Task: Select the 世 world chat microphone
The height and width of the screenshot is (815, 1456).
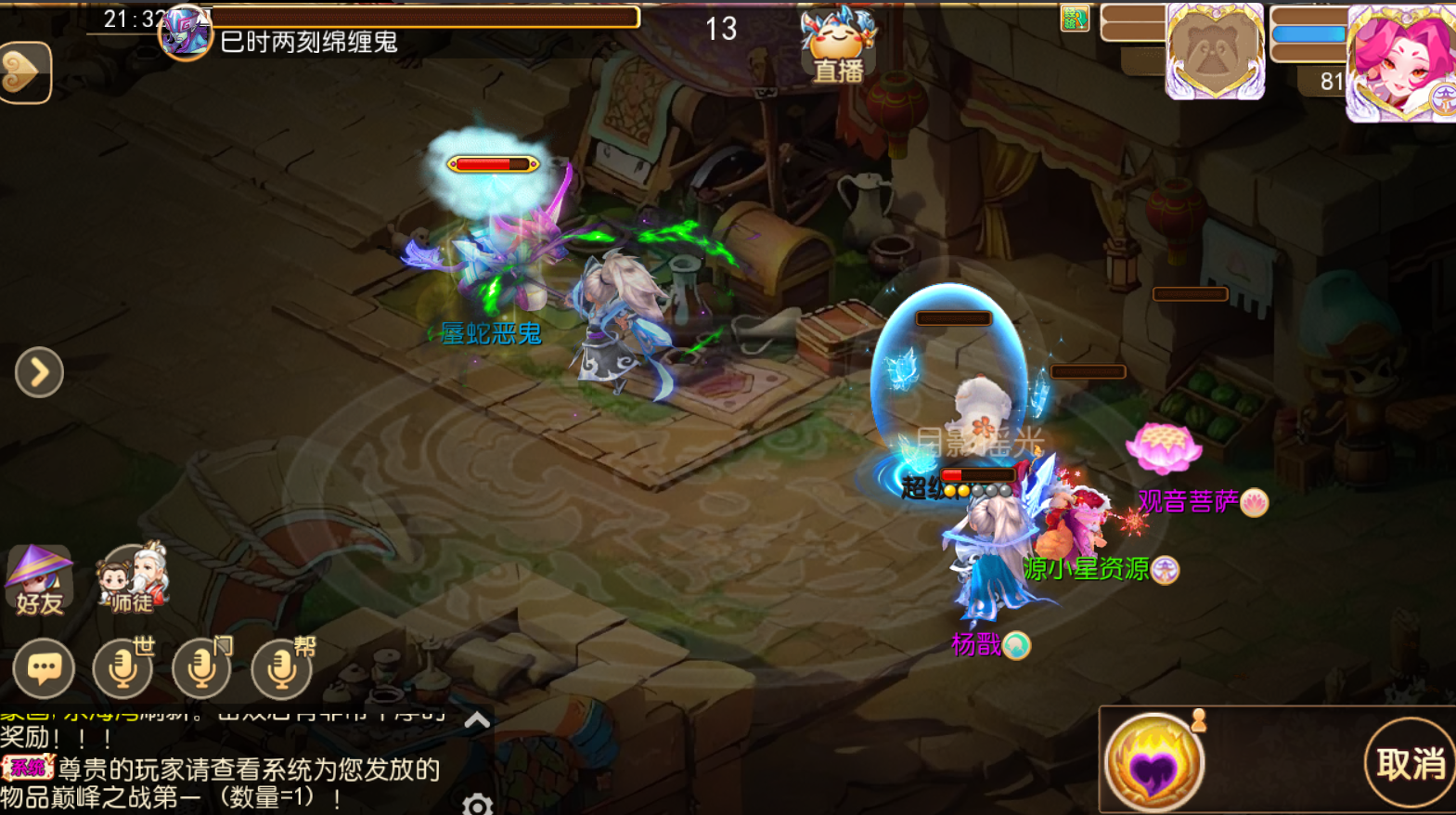Action: 122,666
